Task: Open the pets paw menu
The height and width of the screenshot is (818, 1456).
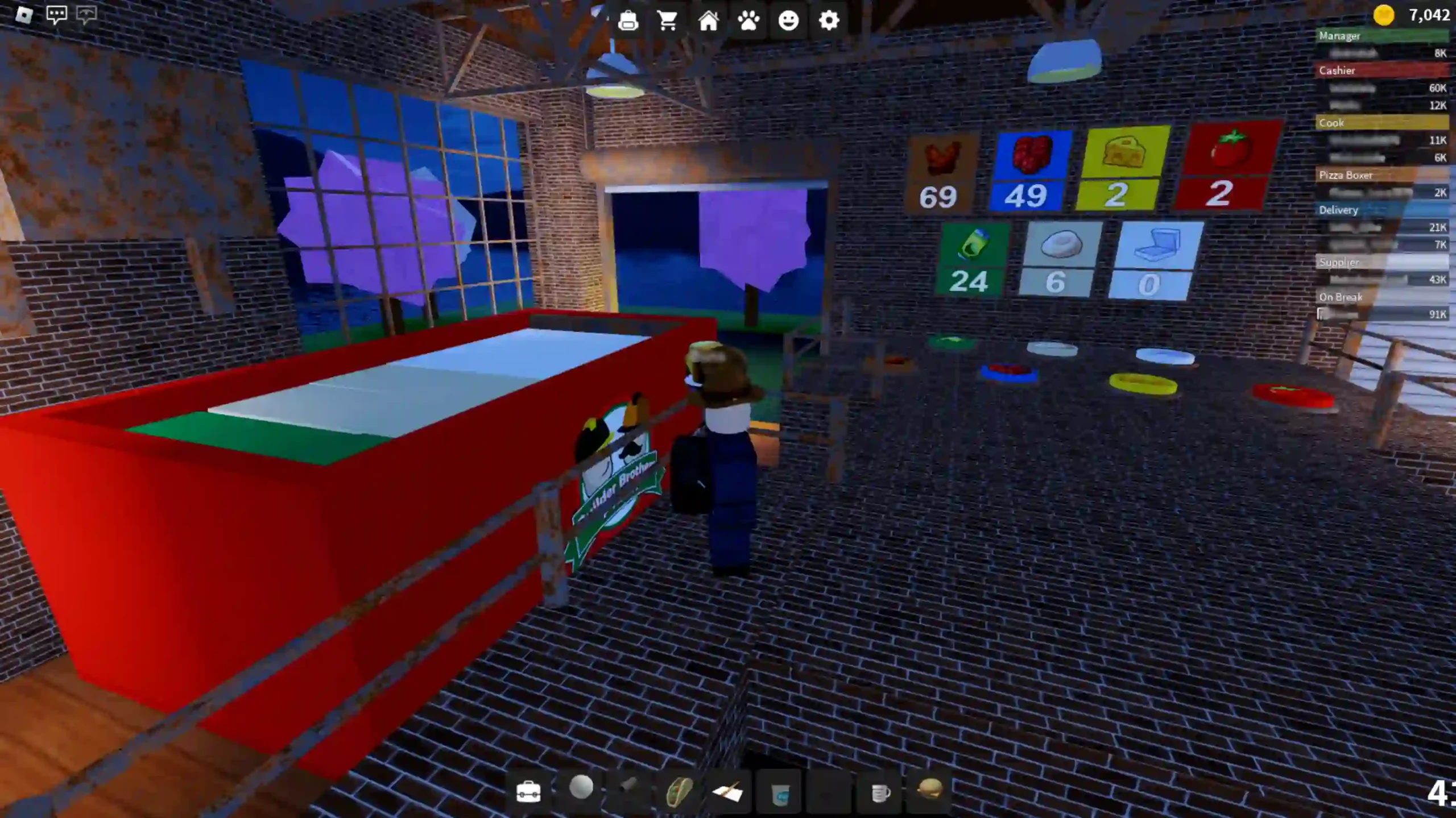Action: (749, 21)
